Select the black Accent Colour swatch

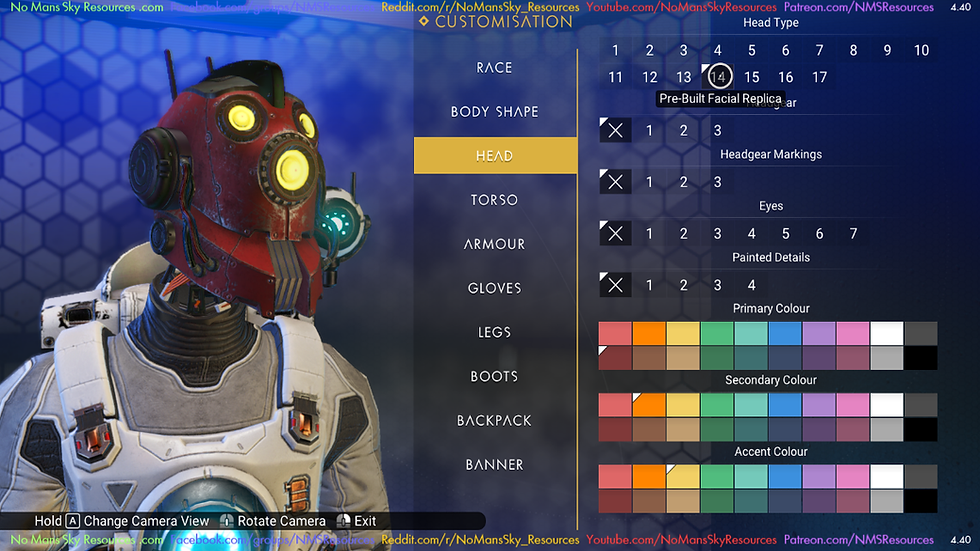click(921, 501)
